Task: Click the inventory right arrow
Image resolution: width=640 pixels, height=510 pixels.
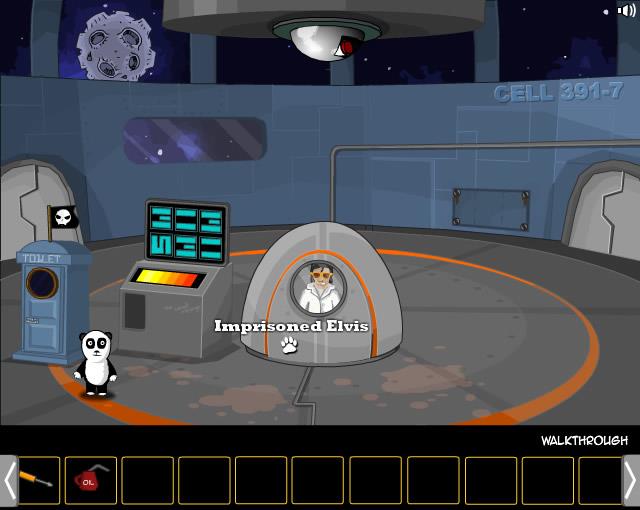Action: (631, 481)
